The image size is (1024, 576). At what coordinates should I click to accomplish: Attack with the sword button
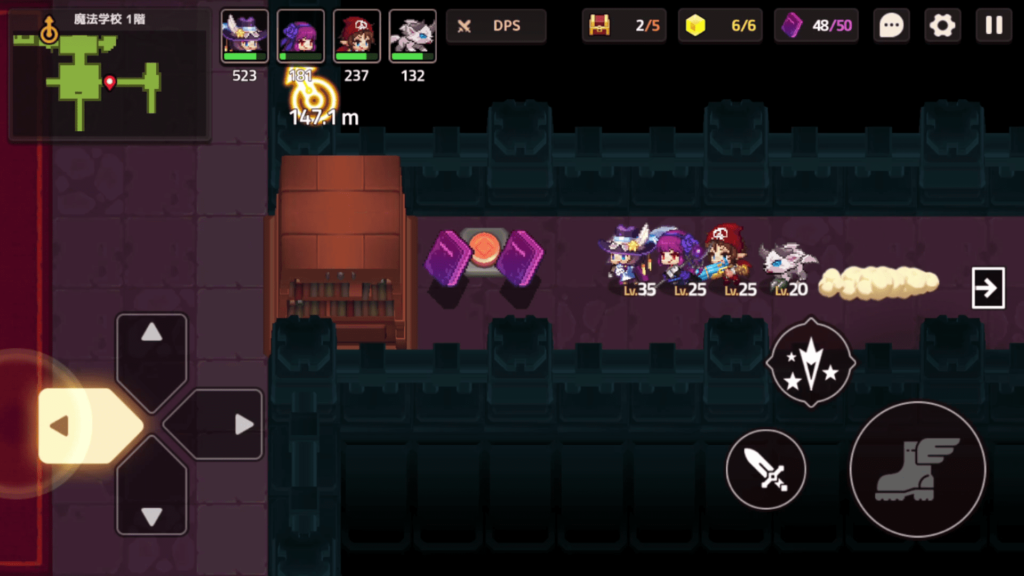pos(766,469)
